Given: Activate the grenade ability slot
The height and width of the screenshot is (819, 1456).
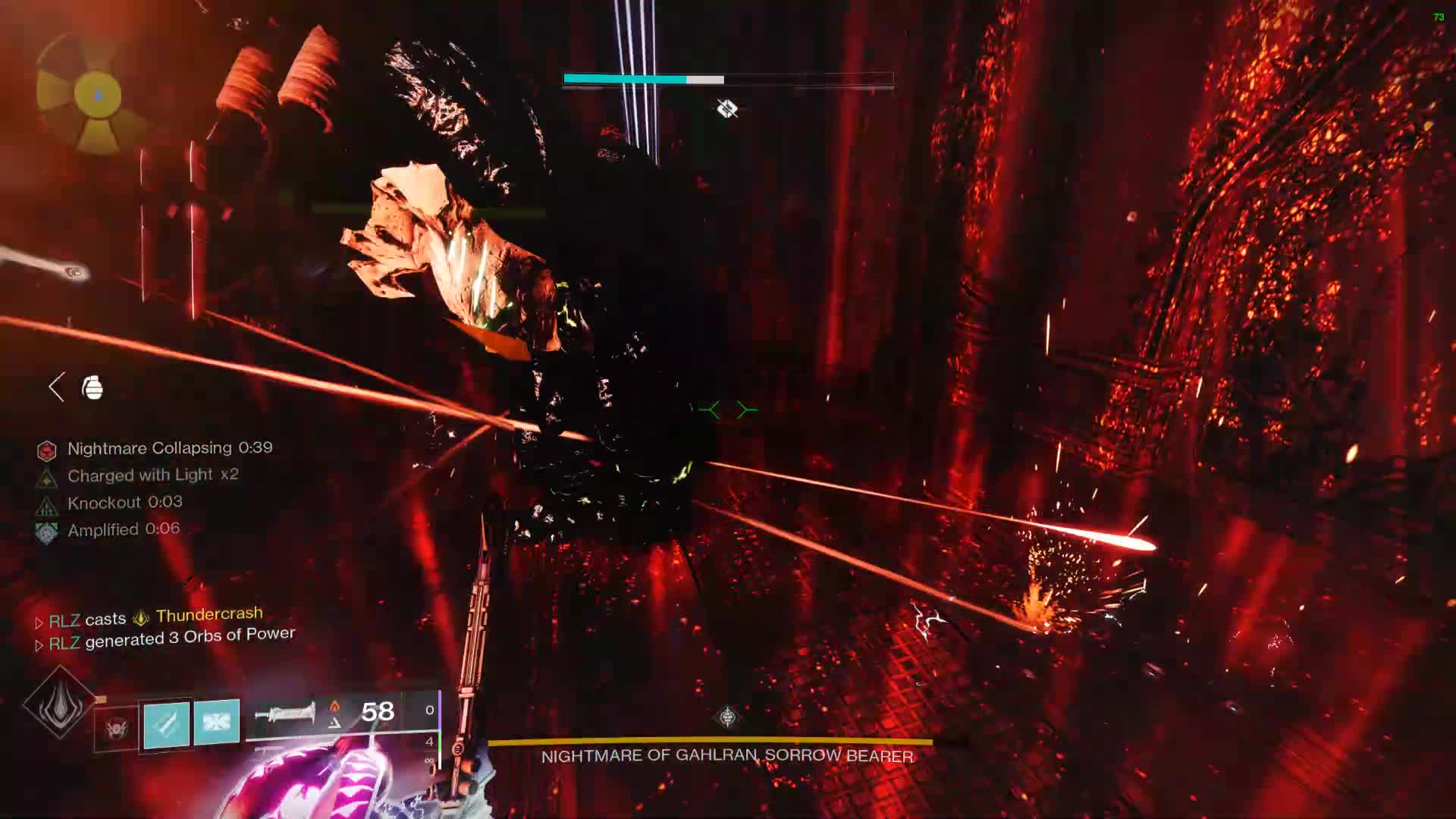Looking at the screenshot, I should (116, 729).
